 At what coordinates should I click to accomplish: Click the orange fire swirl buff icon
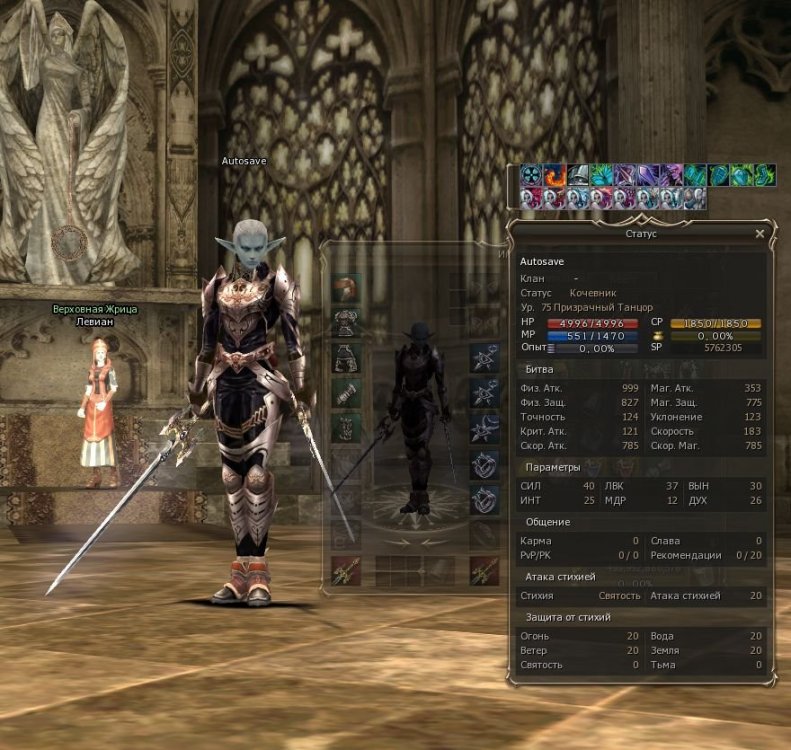tap(555, 175)
